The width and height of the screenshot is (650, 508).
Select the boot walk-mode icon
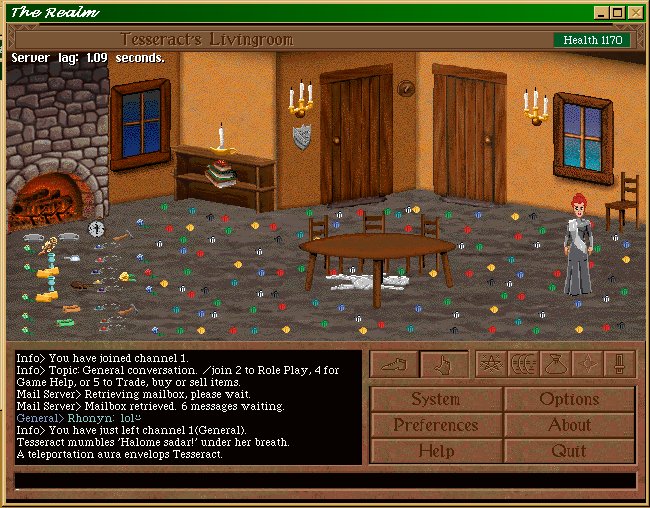(x=394, y=365)
